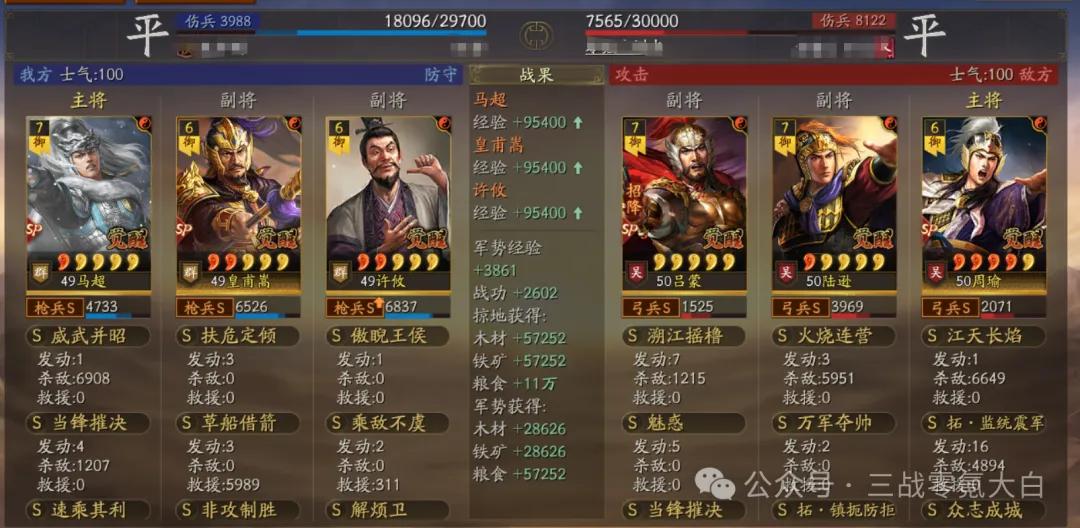Viewport: 1080px width, 528px height.
Task: Show the 威武并昭 skill details
Action: (x=88, y=336)
